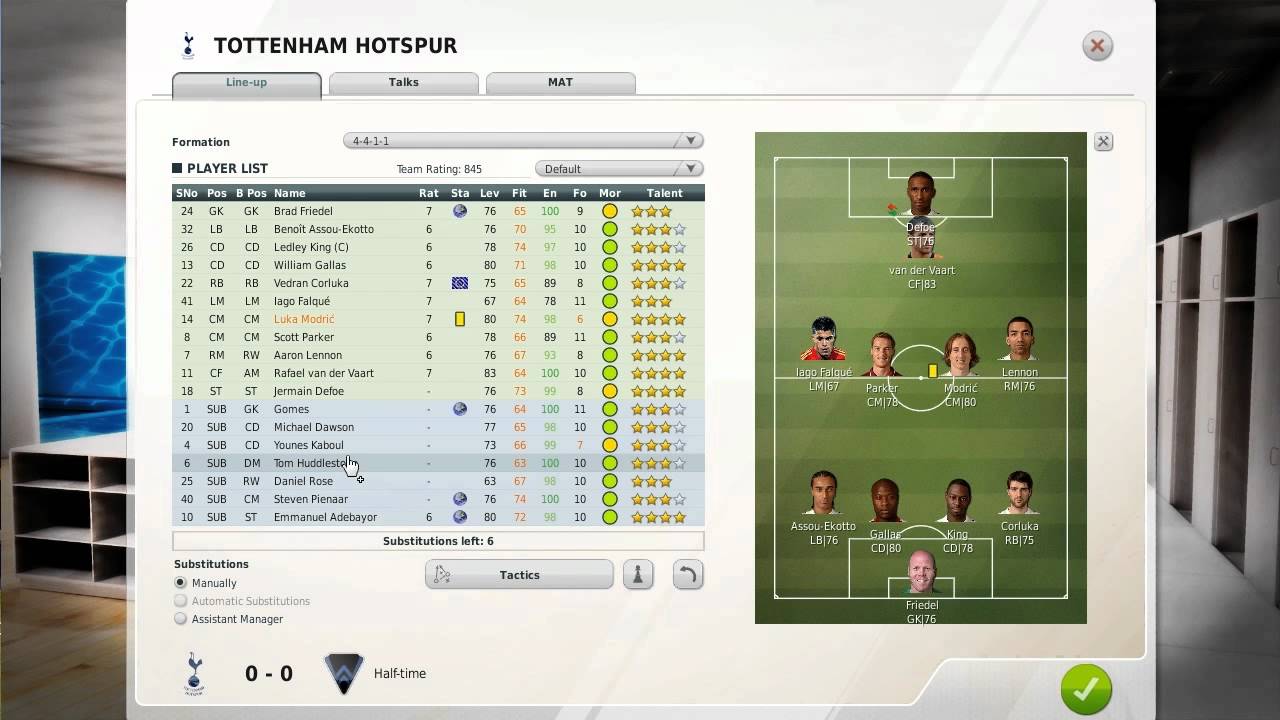Undo changes with the curved arrow button
Viewport: 1280px width, 720px height.
point(688,575)
